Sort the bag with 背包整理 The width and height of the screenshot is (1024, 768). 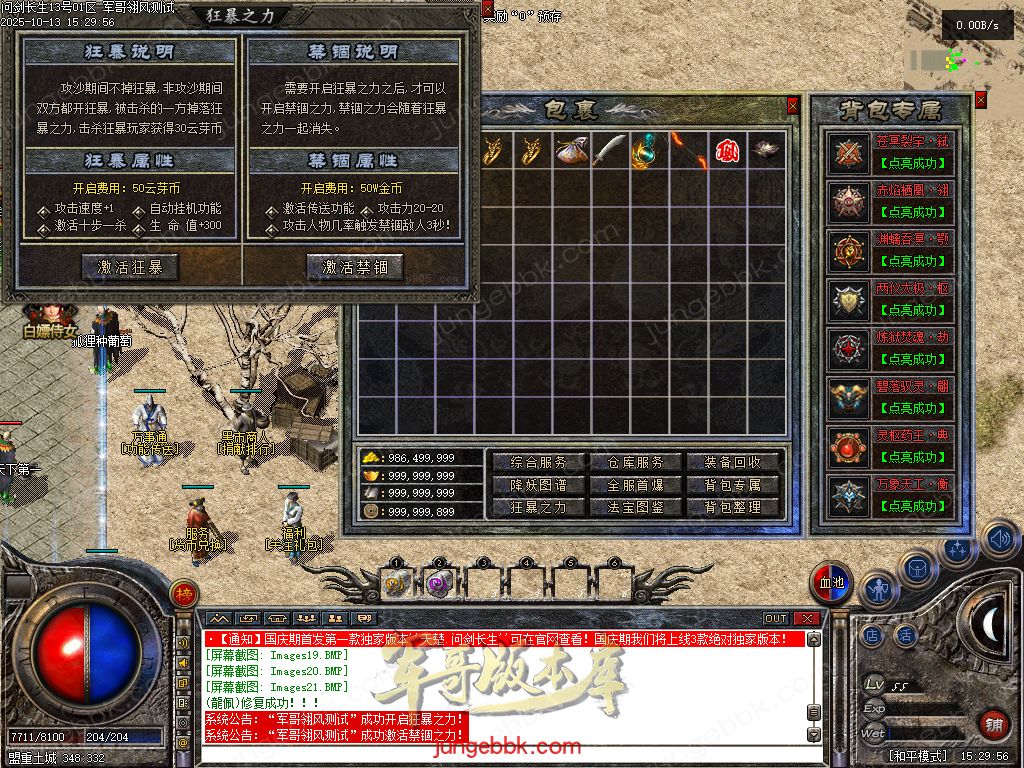pyautogui.click(x=732, y=507)
